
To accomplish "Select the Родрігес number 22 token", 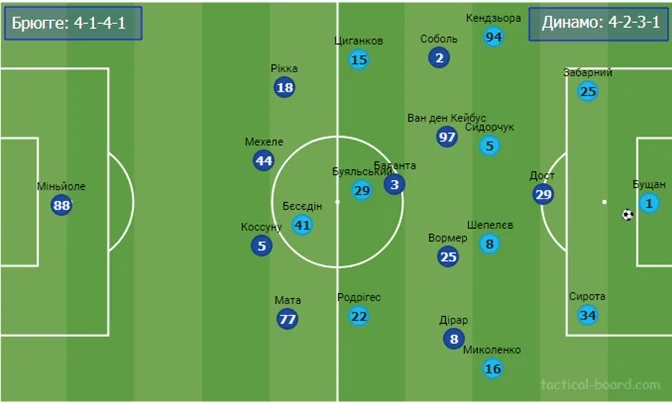I will pos(359,316).
